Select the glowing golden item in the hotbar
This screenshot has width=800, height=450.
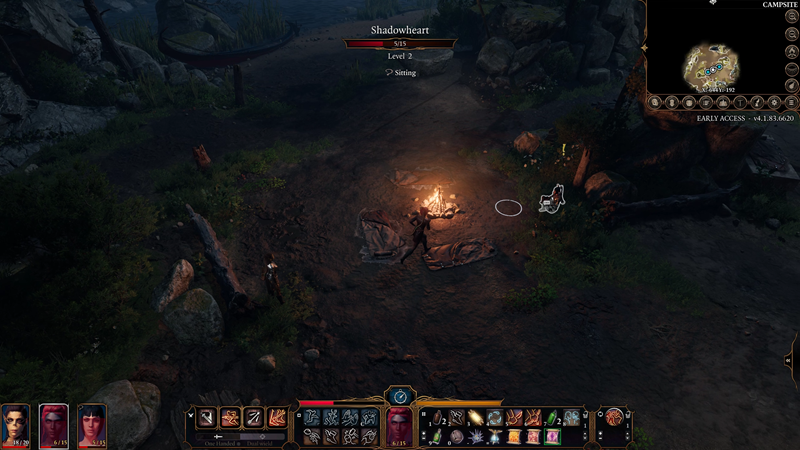pos(476,419)
